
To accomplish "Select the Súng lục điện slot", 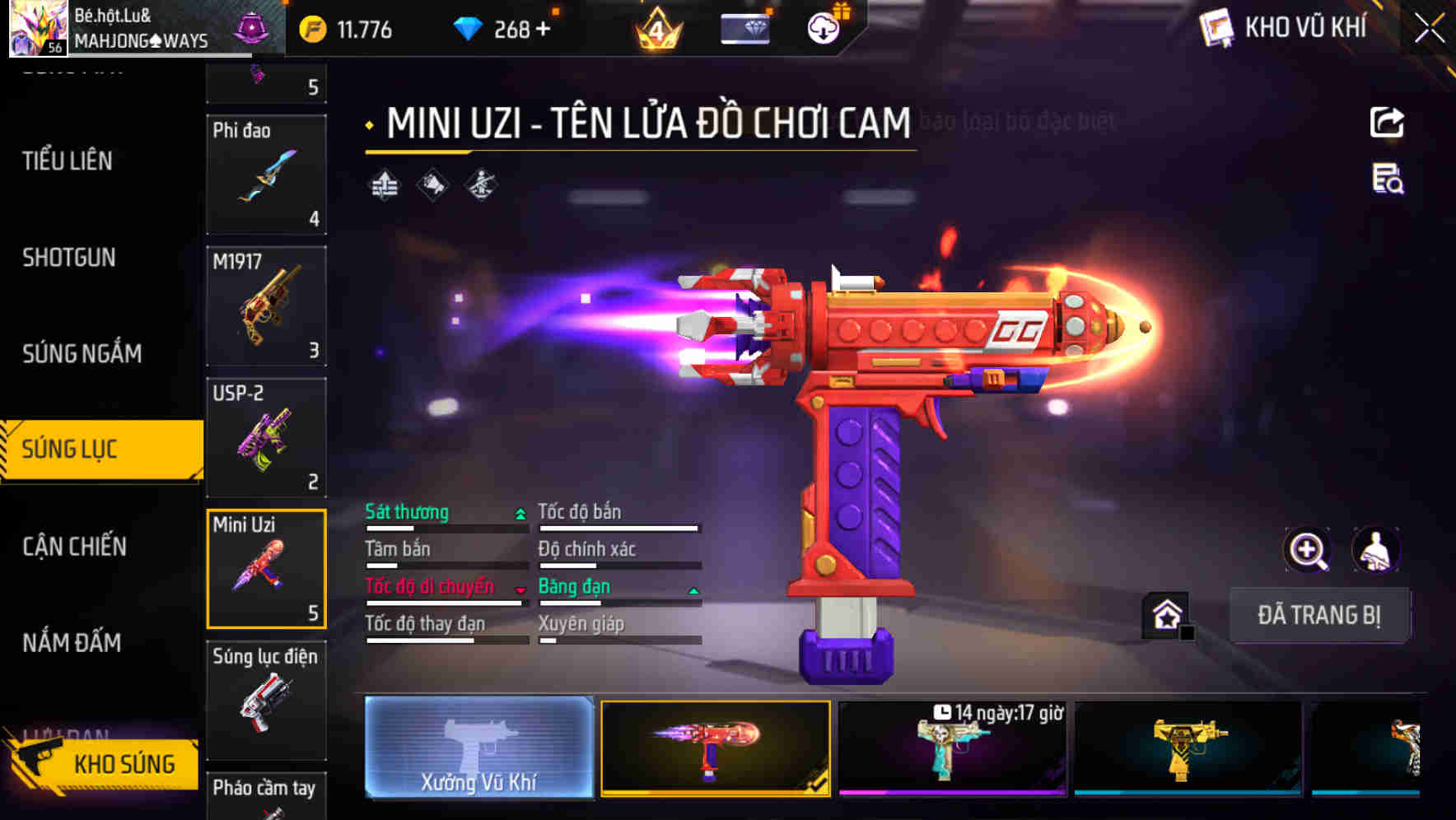I will 266,700.
